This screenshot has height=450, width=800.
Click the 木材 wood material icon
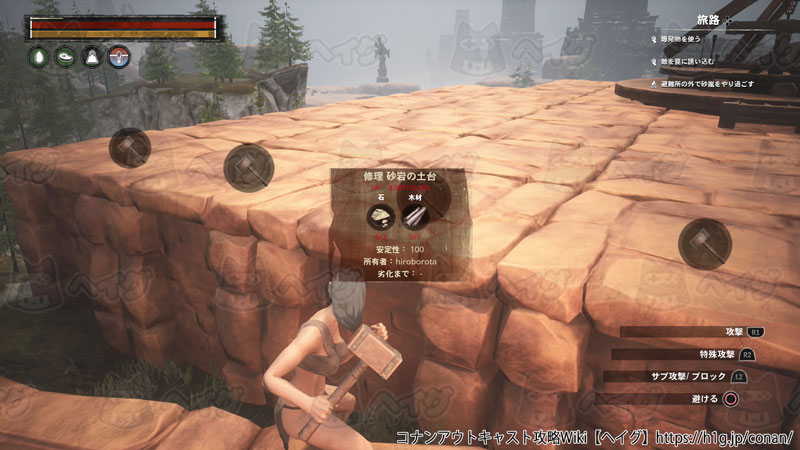(x=413, y=217)
